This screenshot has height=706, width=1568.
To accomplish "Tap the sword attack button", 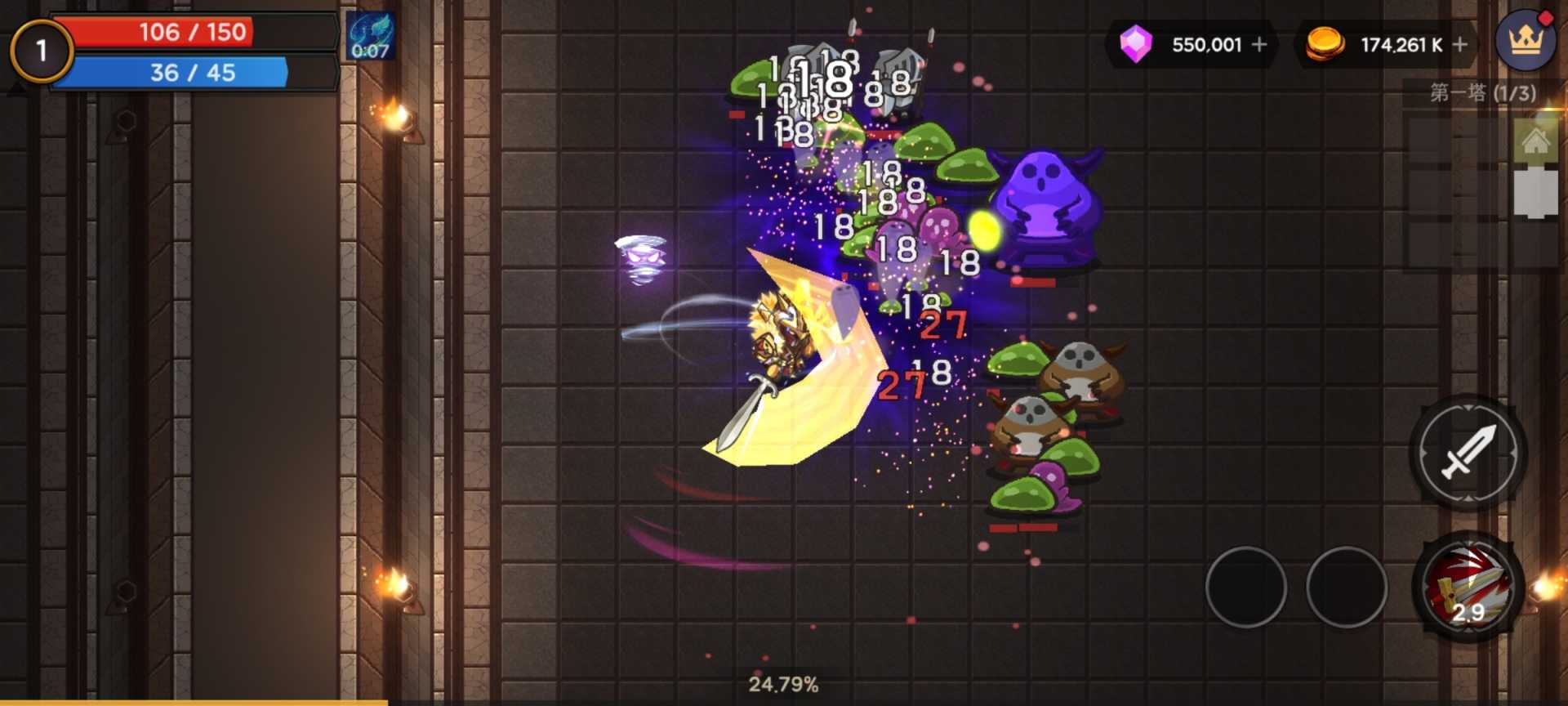I will pyautogui.click(x=1468, y=452).
